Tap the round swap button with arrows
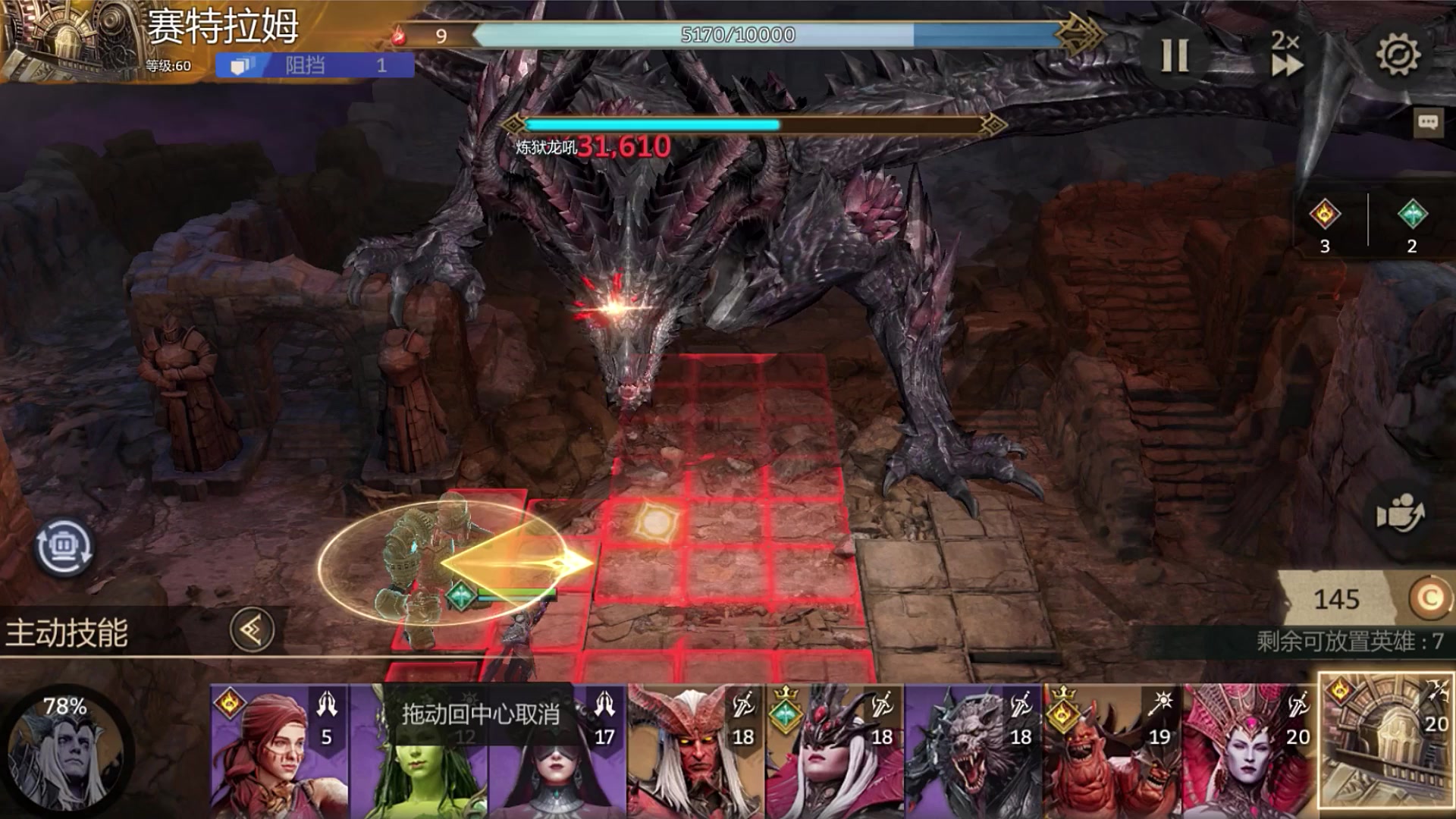This screenshot has width=1456, height=819. coord(64,547)
